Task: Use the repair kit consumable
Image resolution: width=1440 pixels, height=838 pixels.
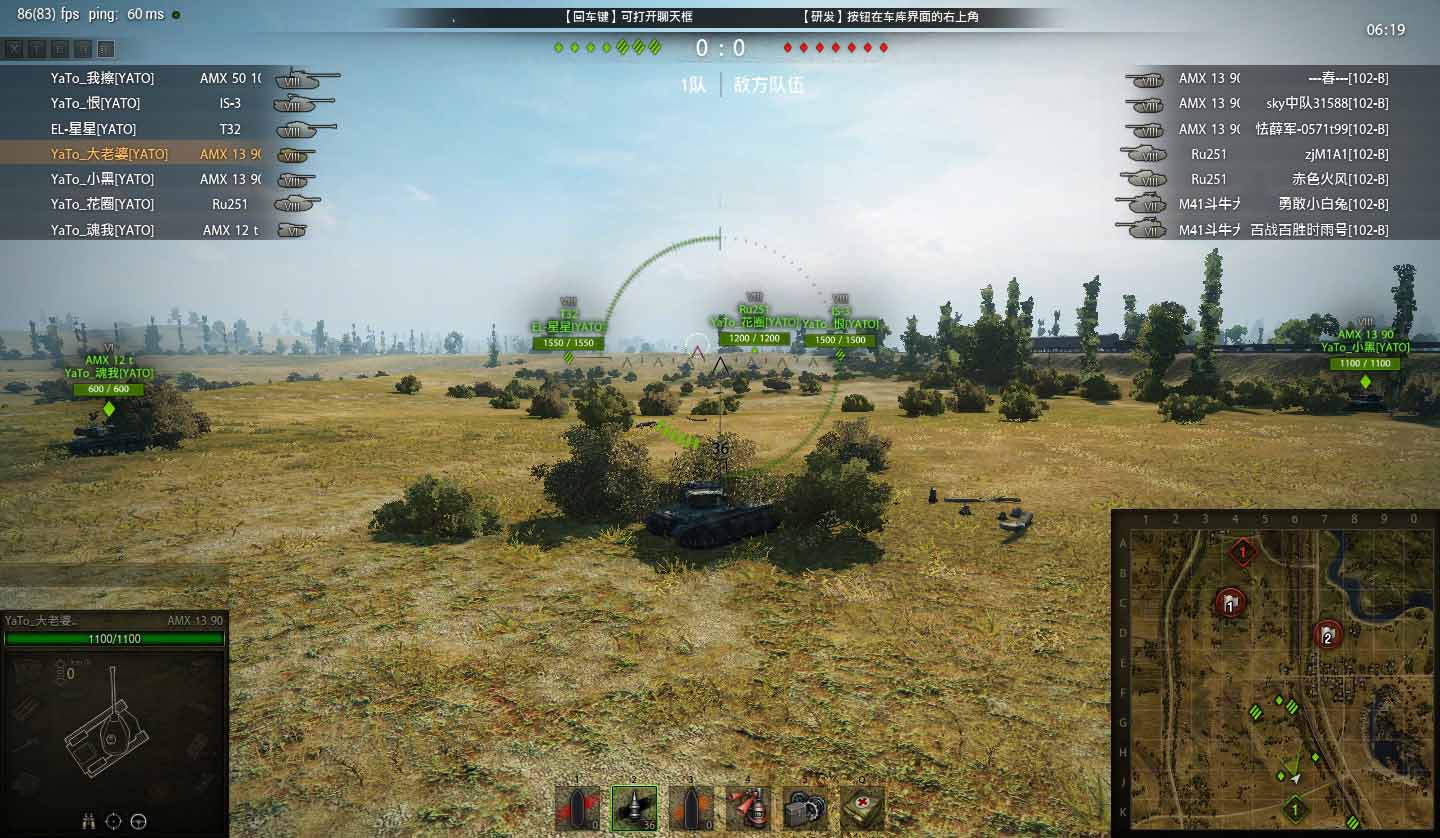Action: 805,808
